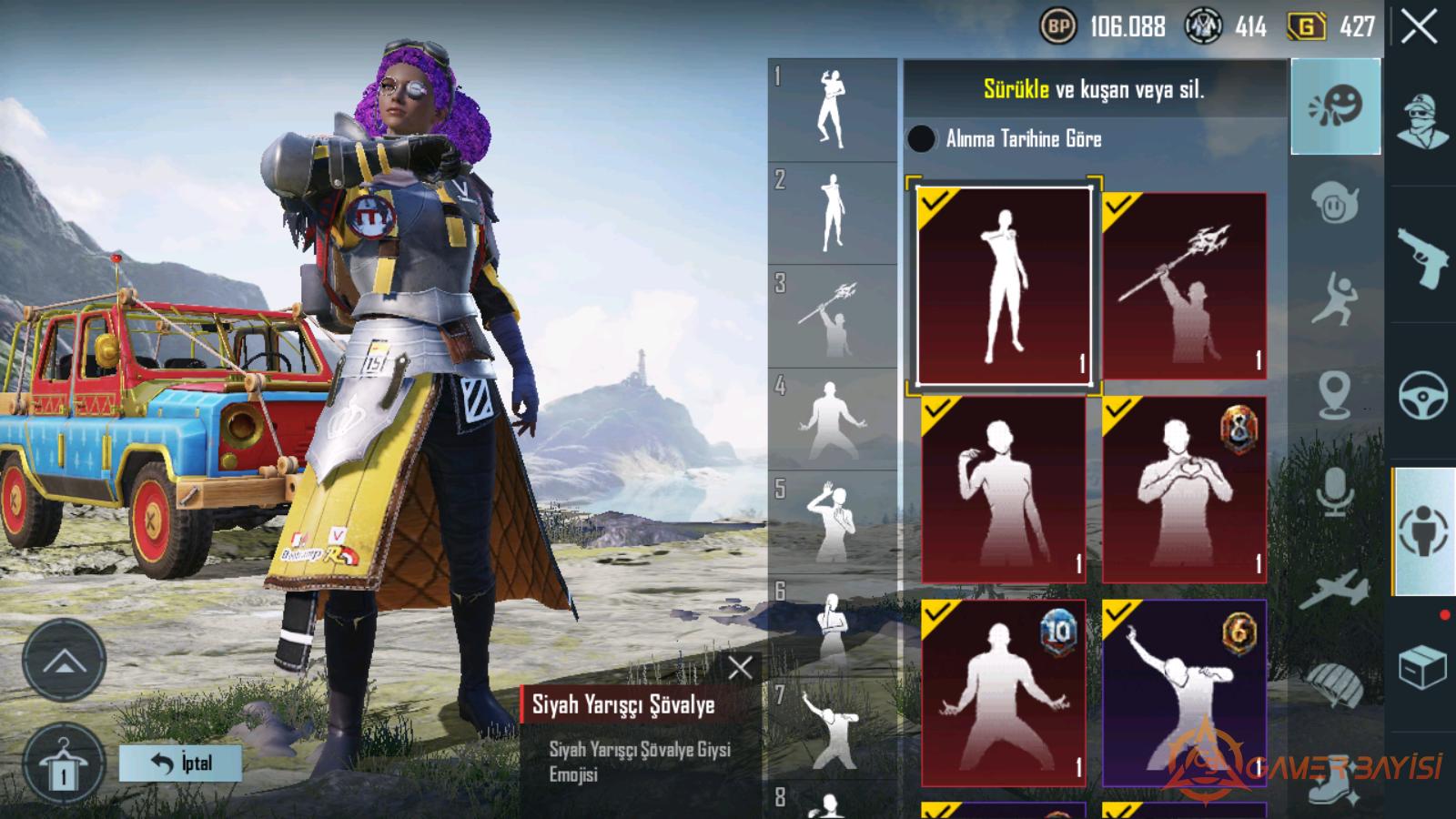The image size is (1456, 819).
Task: Open the emote sub-tab with laughing face
Action: pyautogui.click(x=1335, y=106)
